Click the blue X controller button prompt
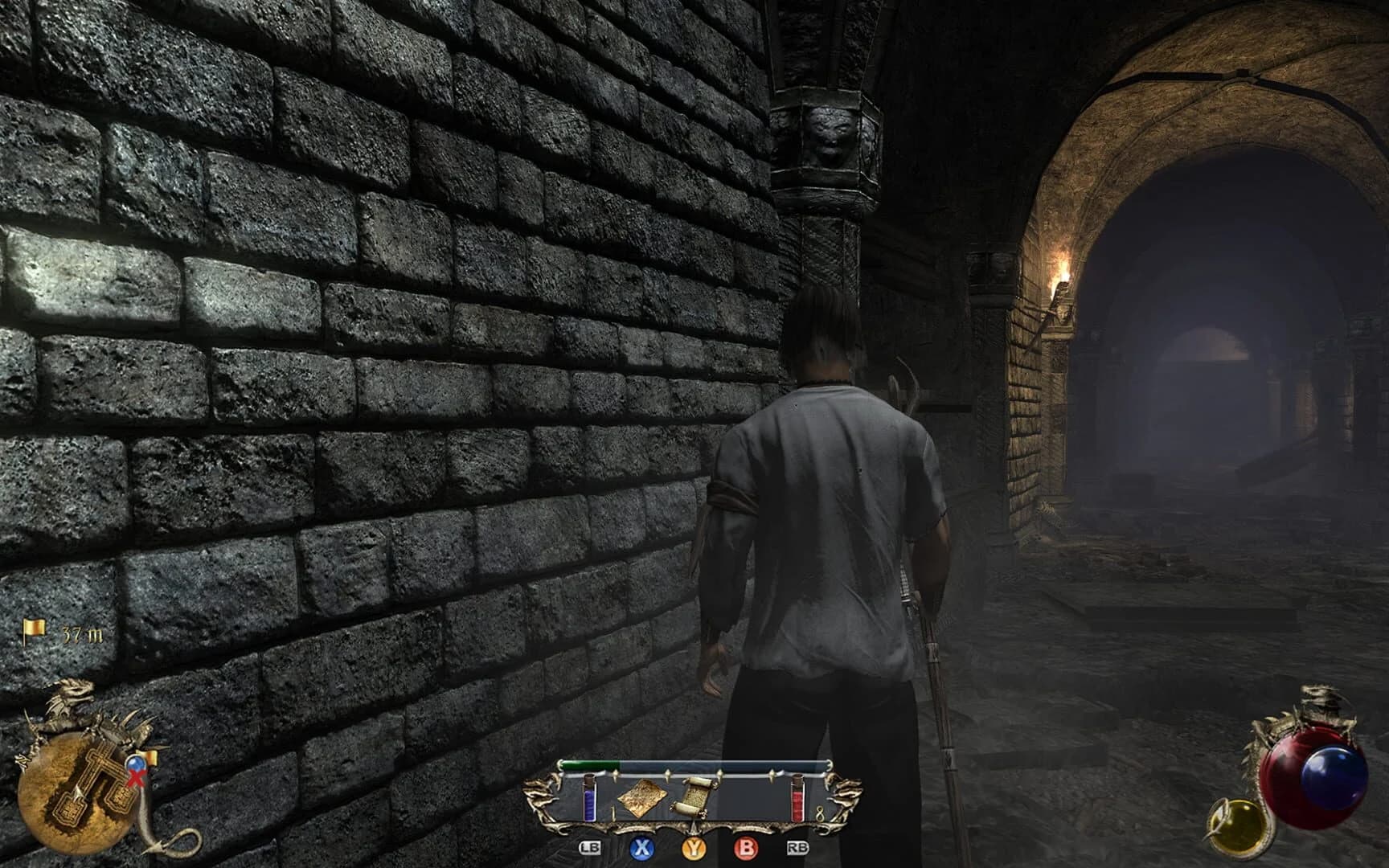Image resolution: width=1389 pixels, height=868 pixels. [x=642, y=849]
